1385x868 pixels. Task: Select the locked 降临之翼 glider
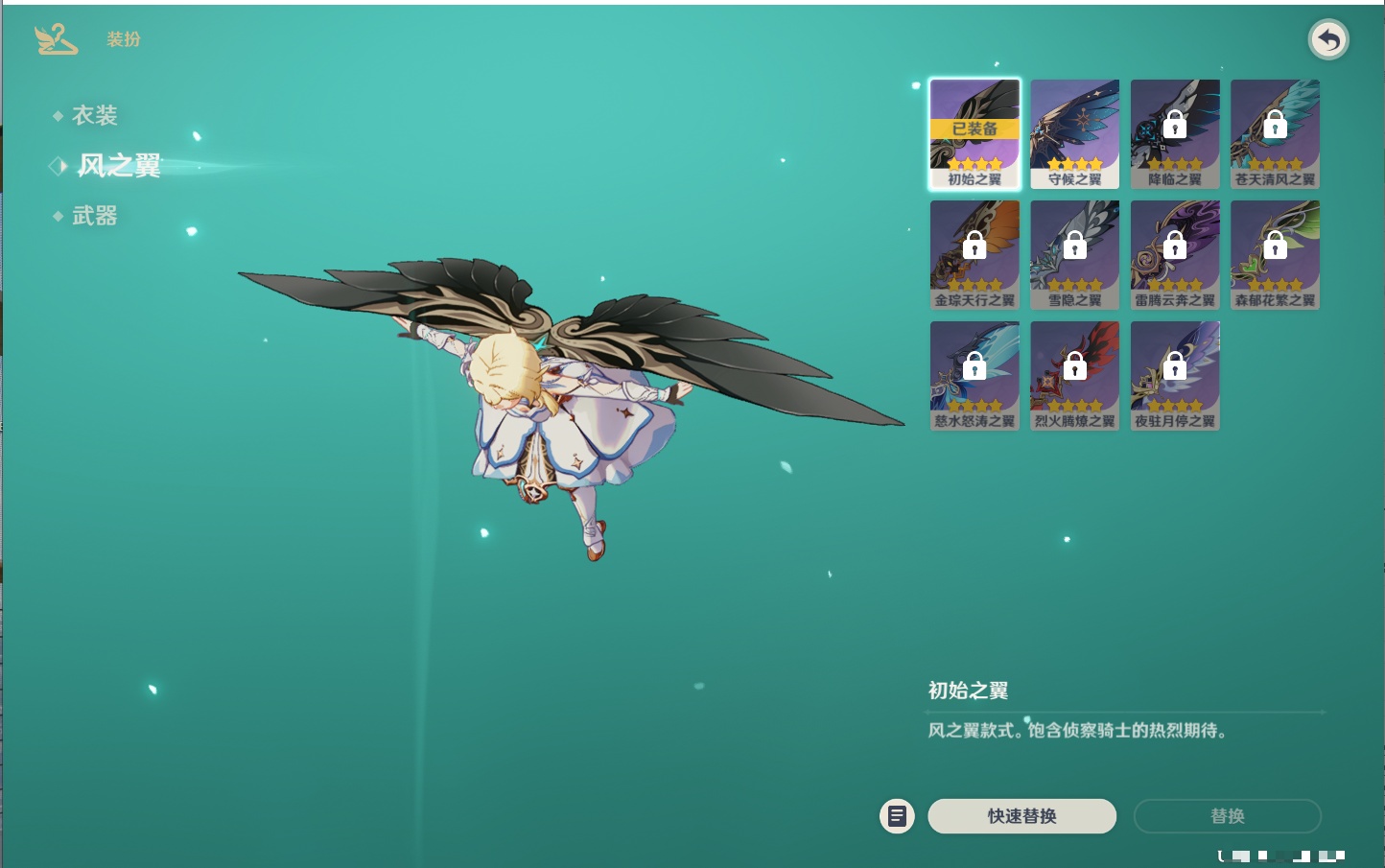coord(1175,133)
